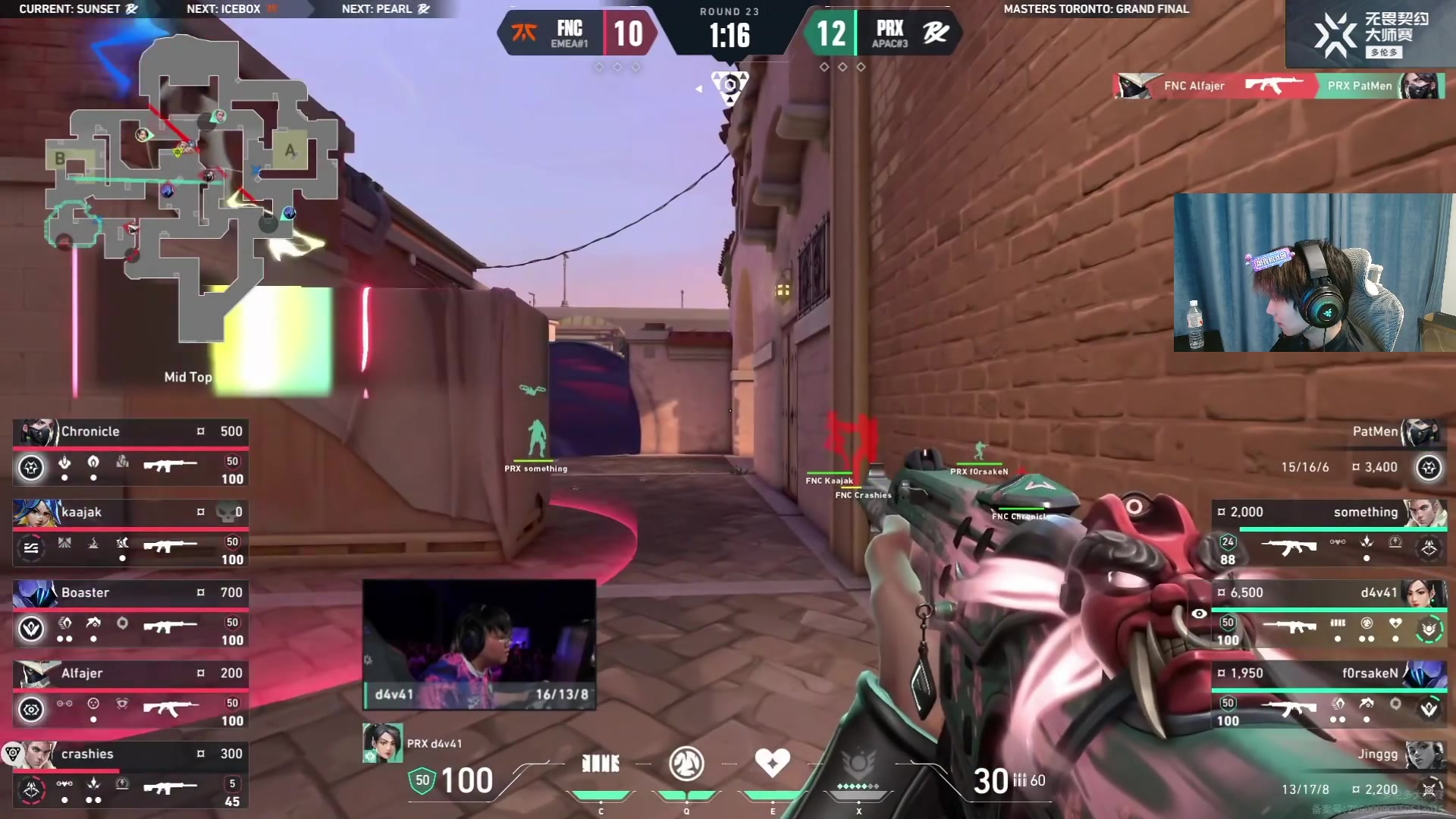Viewport: 1456px width, 819px height.
Task: Pick crashies in the team list
Action: pyautogui.click(x=130, y=775)
